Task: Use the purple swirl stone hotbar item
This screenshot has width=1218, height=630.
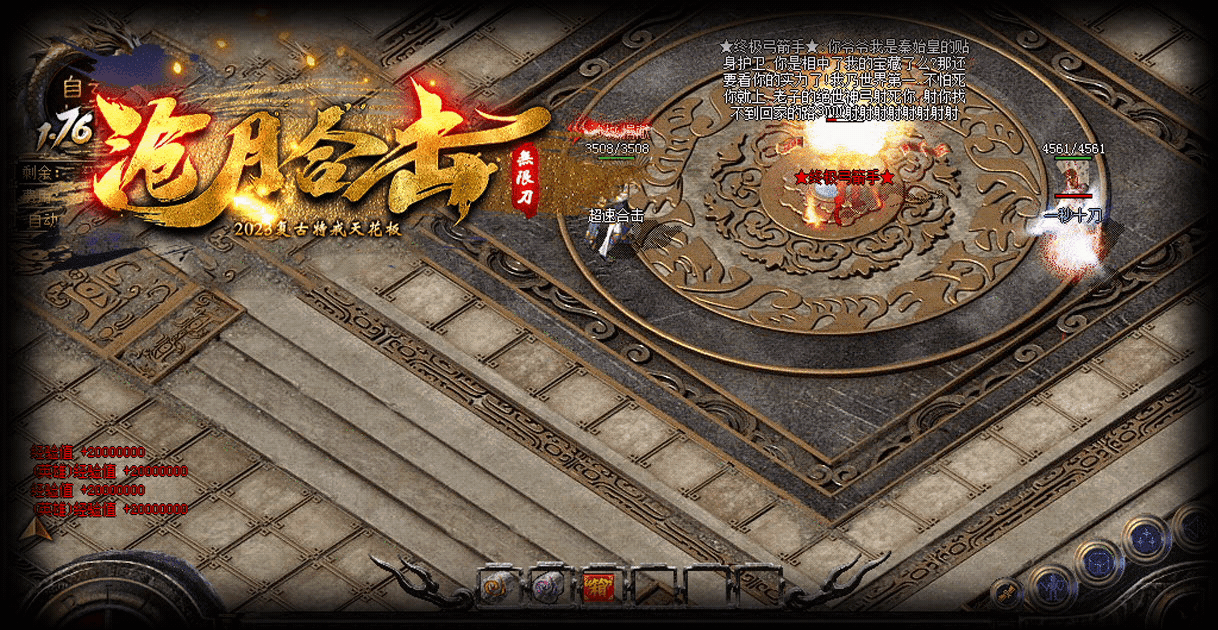Action: 547,585
